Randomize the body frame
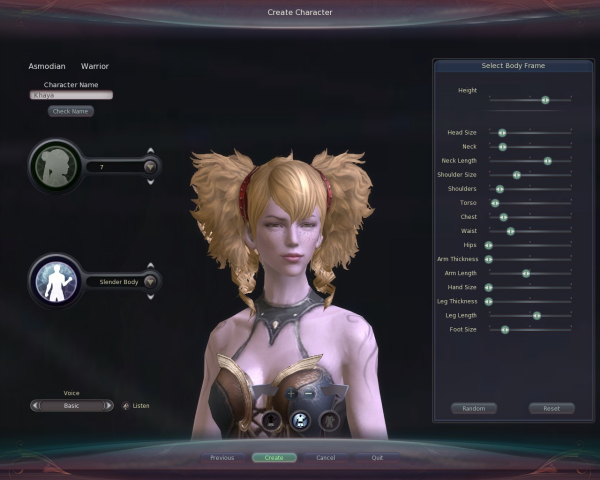Viewport: 600px width, 480px height. coord(474,408)
